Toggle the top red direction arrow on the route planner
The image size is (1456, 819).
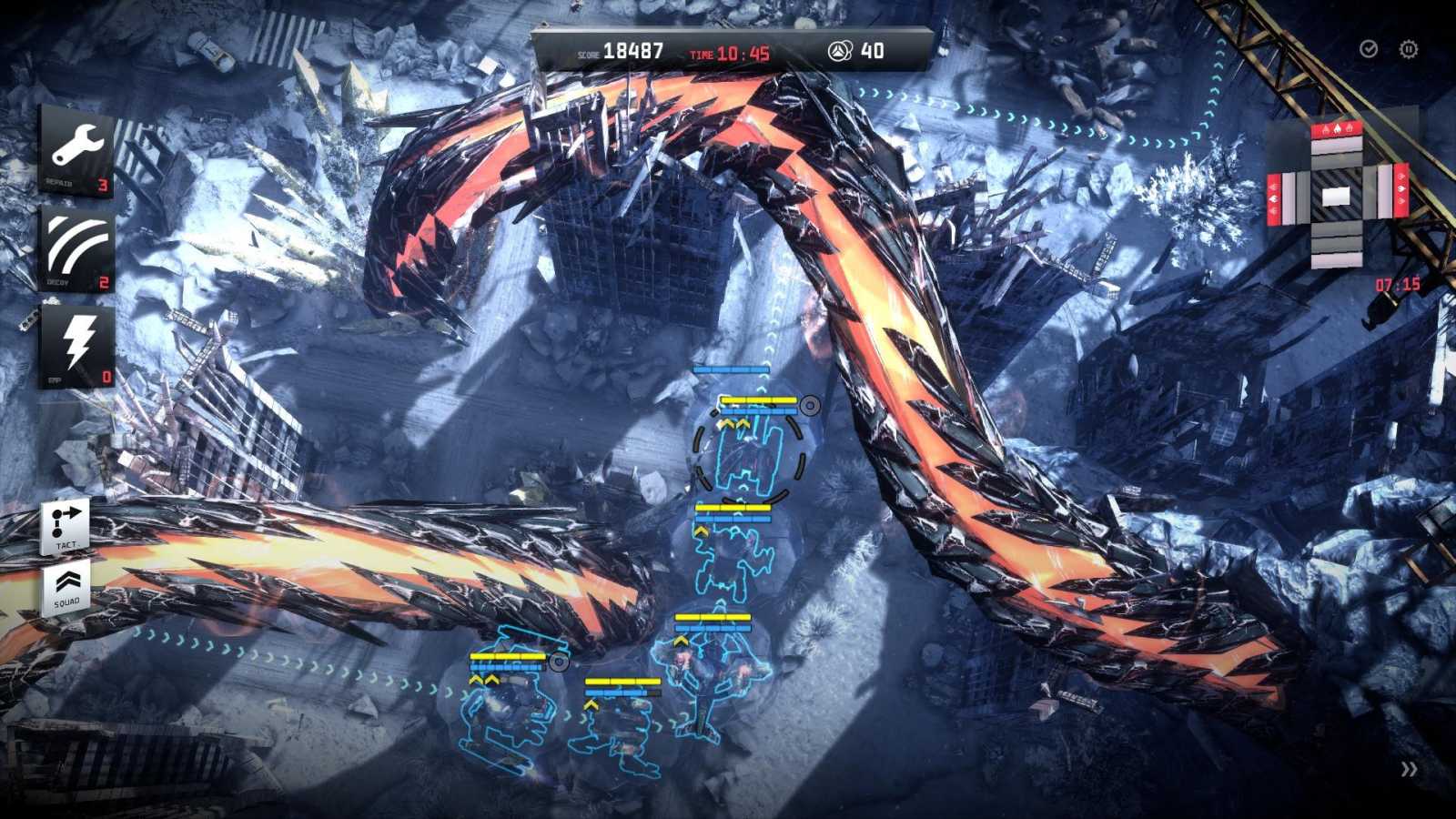[1337, 130]
